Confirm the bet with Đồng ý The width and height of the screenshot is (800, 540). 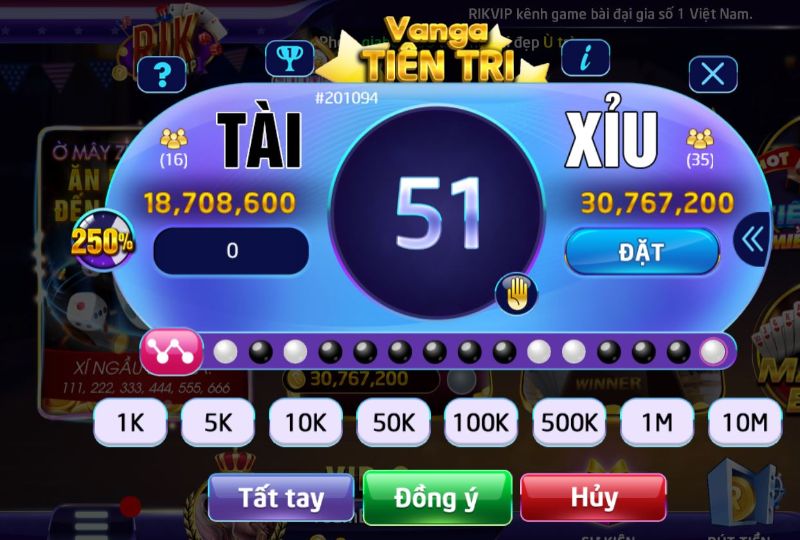click(x=437, y=497)
